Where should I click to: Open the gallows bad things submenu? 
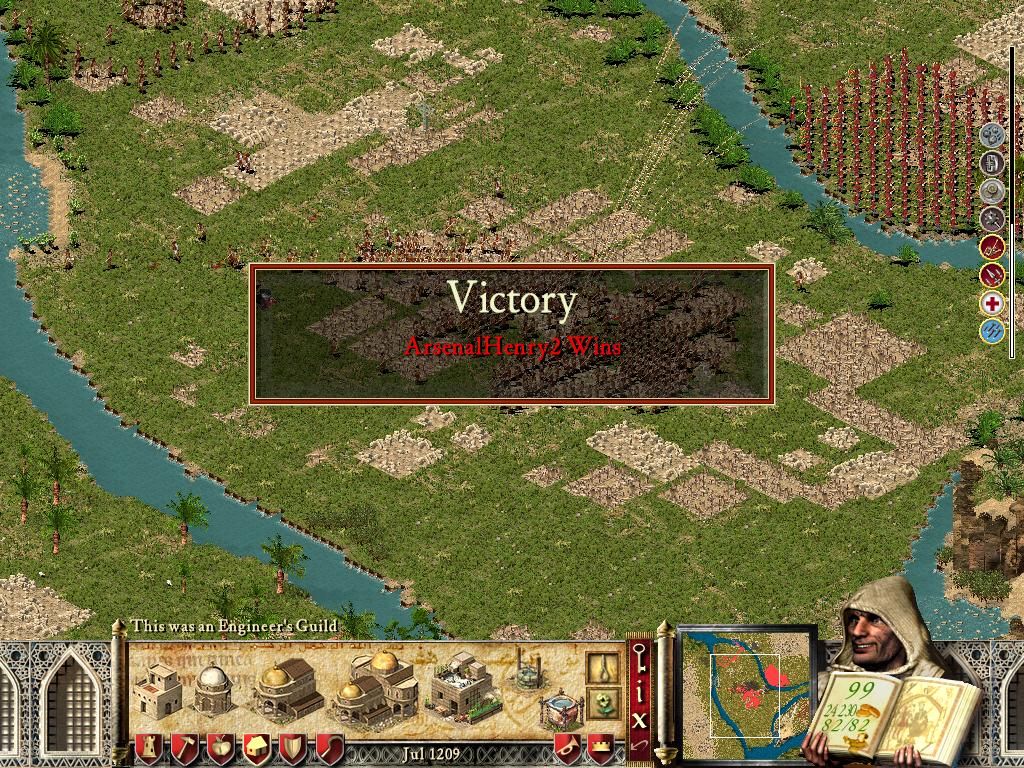coord(601,667)
